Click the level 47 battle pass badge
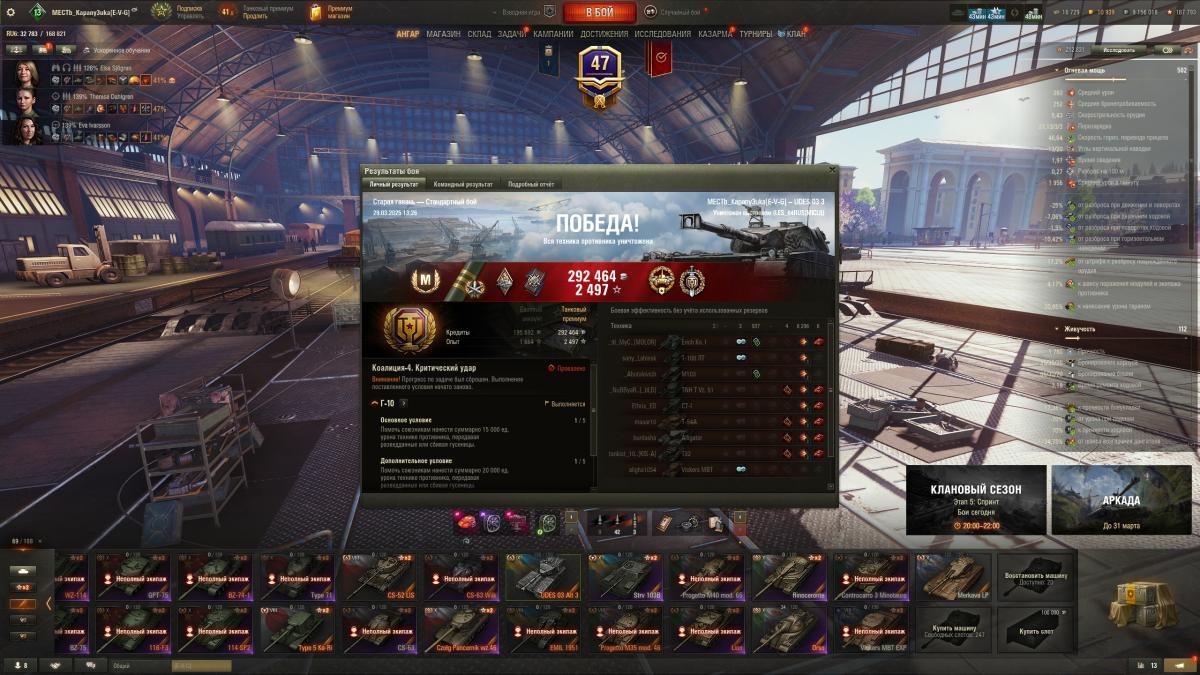The width and height of the screenshot is (1200, 675). pyautogui.click(x=599, y=70)
